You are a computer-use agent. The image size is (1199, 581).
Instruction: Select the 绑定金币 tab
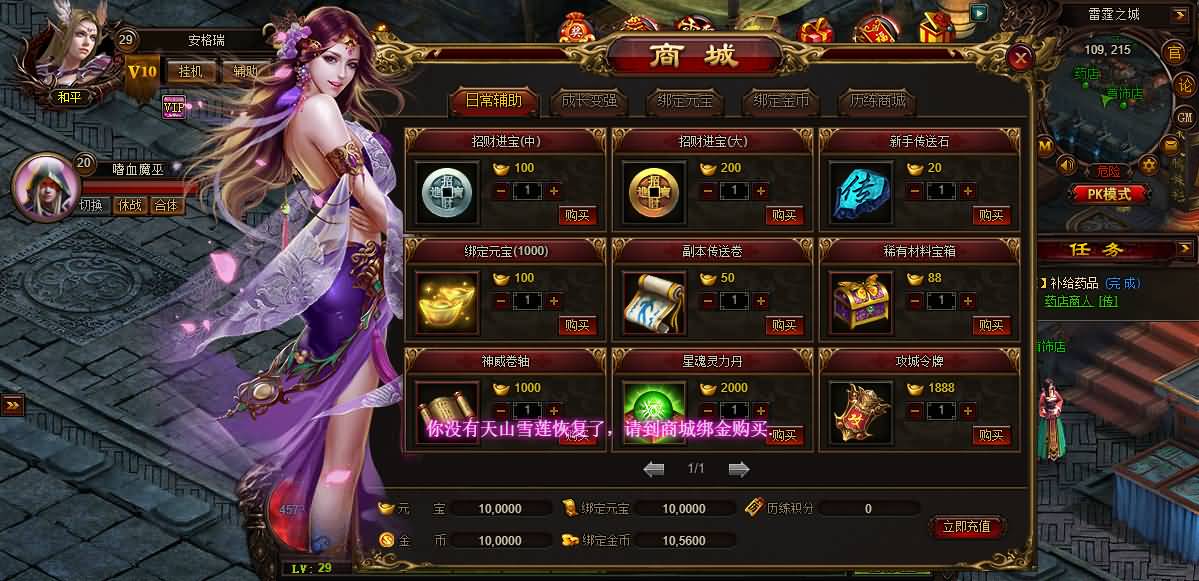point(781,101)
